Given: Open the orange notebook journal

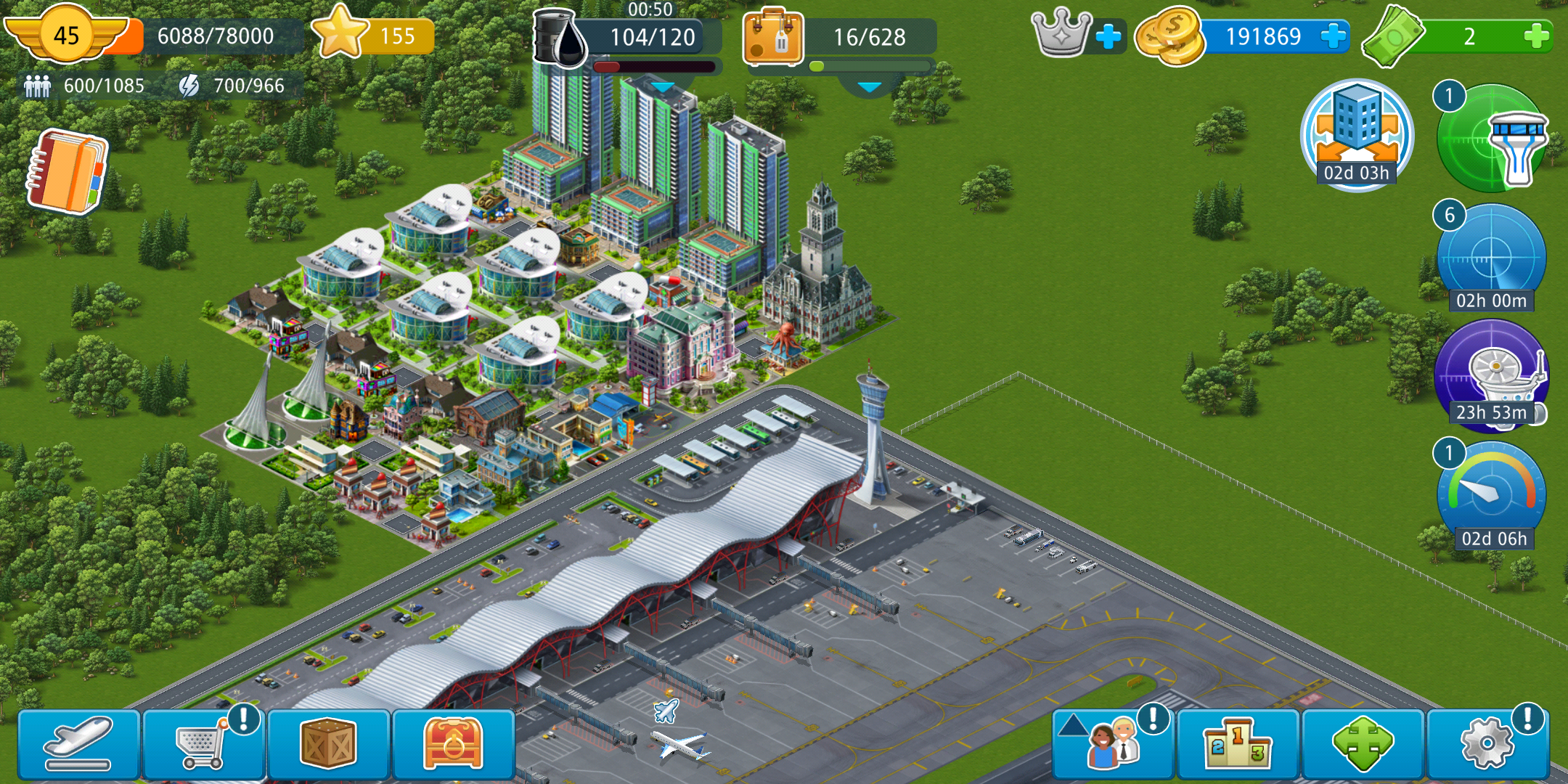Looking at the screenshot, I should click(x=68, y=171).
